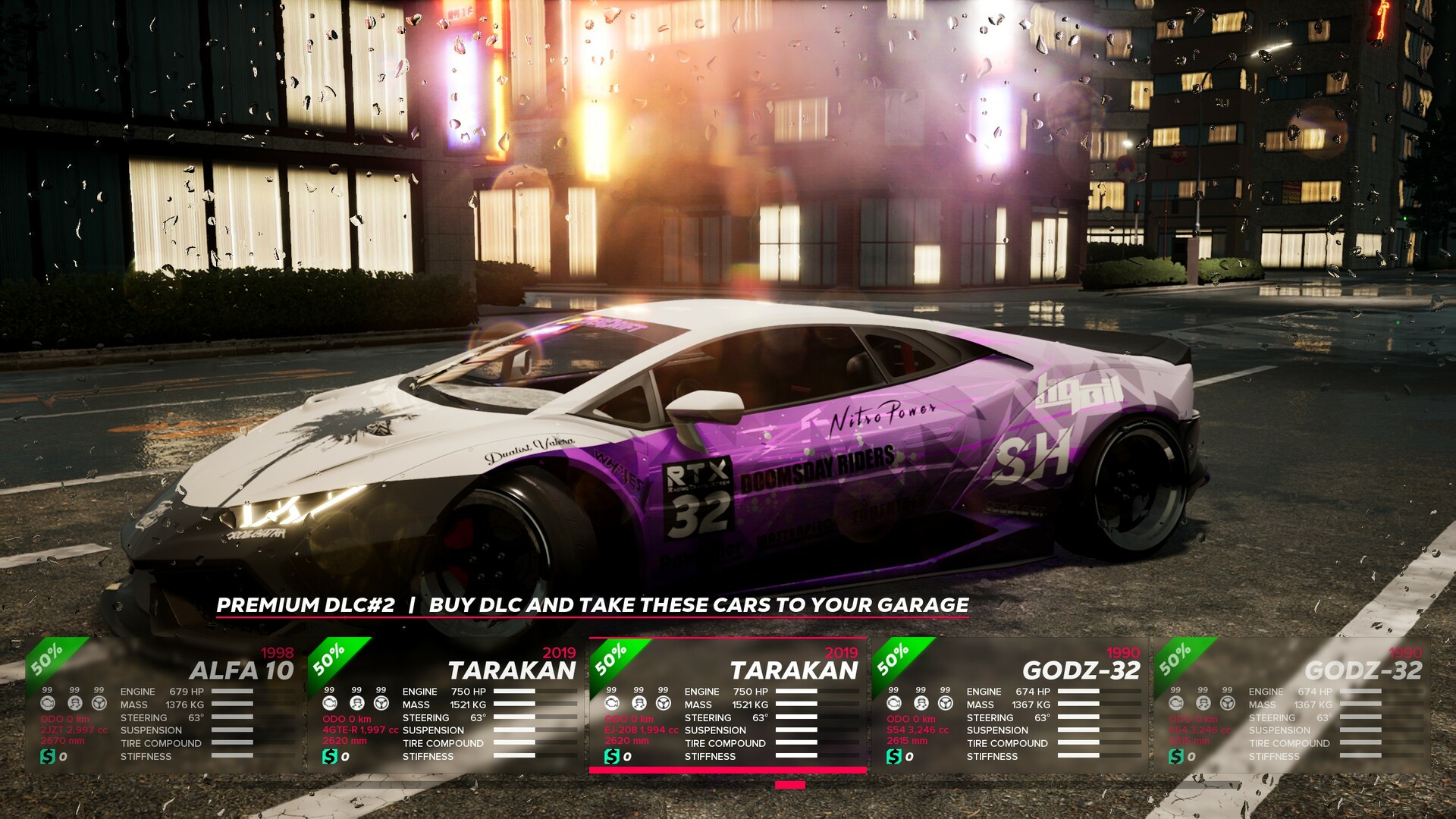Expand the EJ-208 engine specs on TARAKAN
Image resolution: width=1456 pixels, height=819 pixels.
pos(641,730)
